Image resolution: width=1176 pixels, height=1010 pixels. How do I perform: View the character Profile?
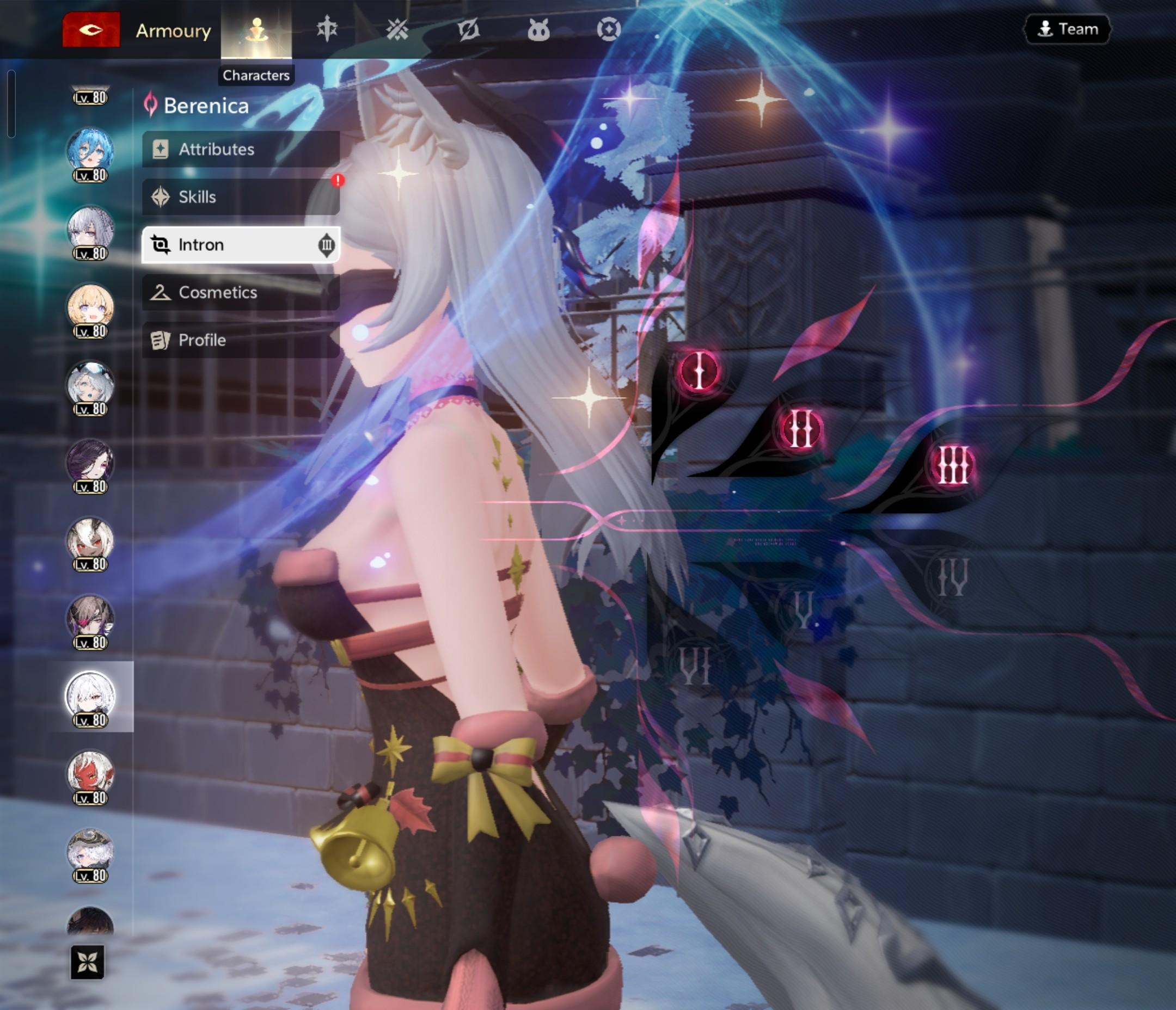241,340
